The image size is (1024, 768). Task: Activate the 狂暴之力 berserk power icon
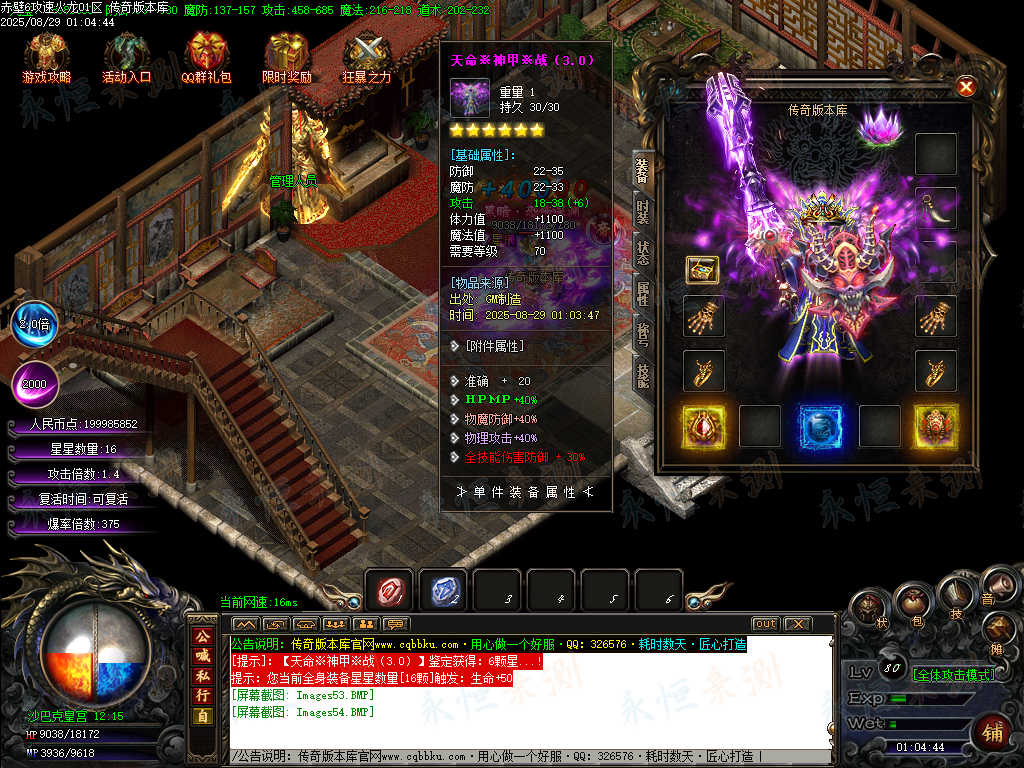tap(366, 57)
